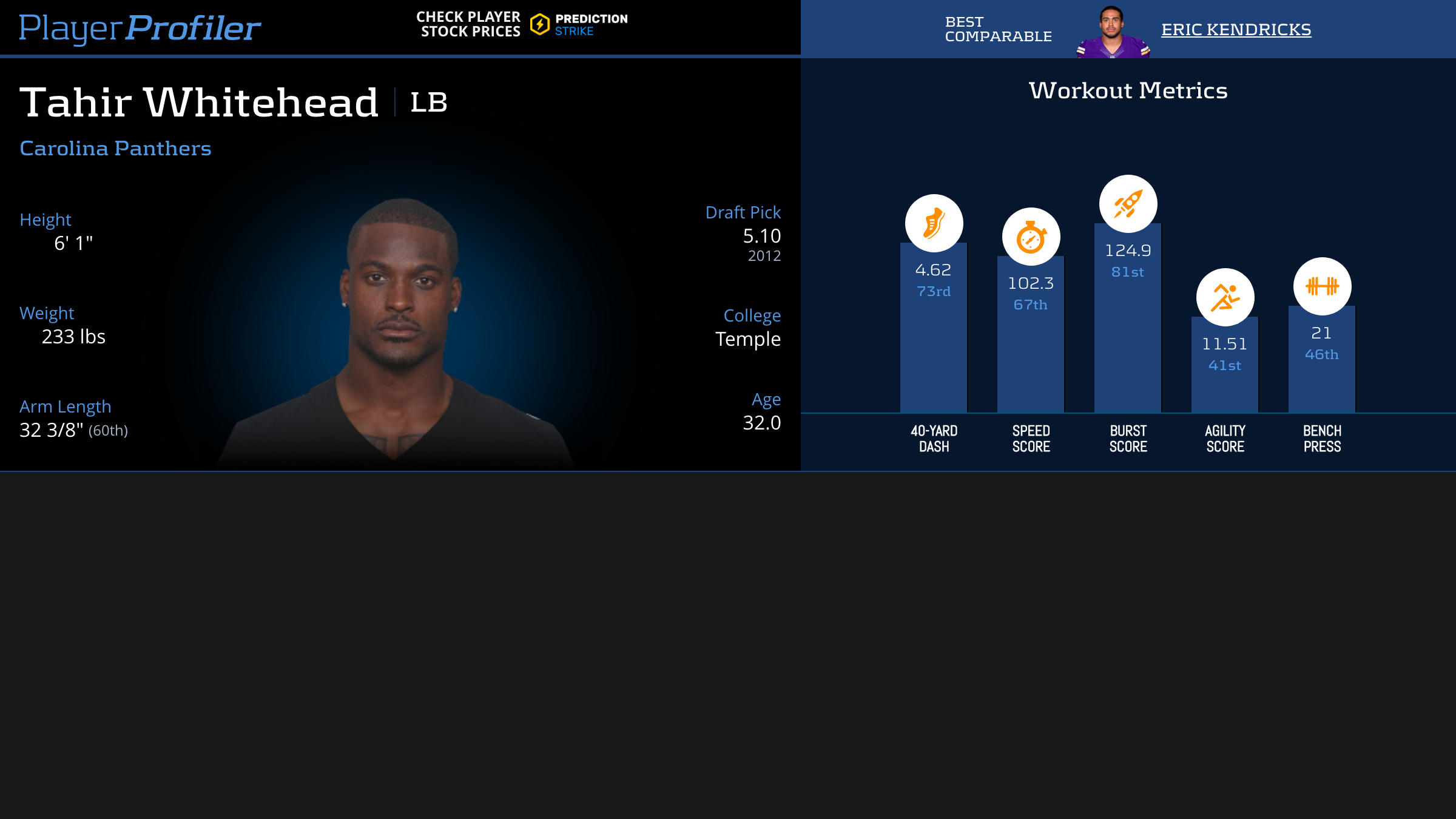
Task: Select the Agility Score runner icon
Action: pos(1225,297)
